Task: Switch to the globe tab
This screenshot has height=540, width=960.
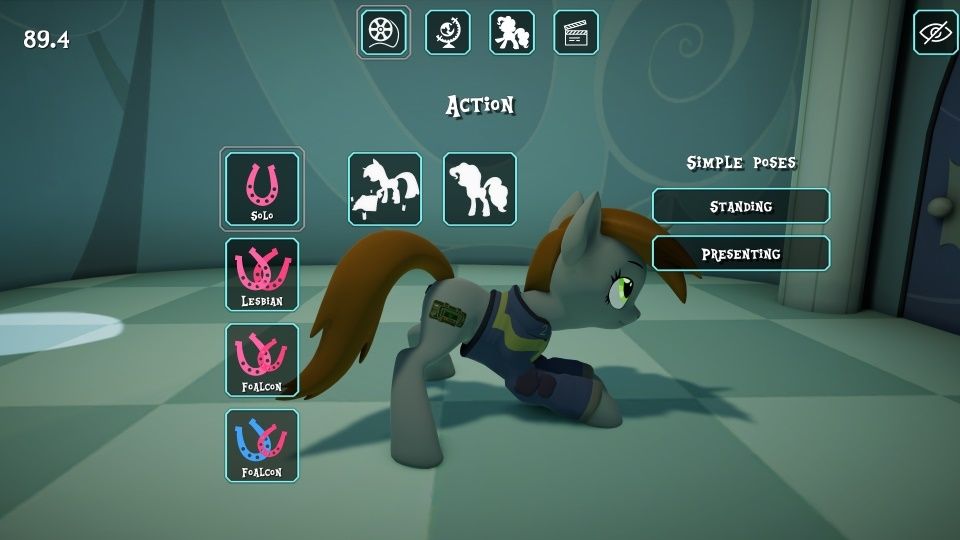Action: coord(448,32)
